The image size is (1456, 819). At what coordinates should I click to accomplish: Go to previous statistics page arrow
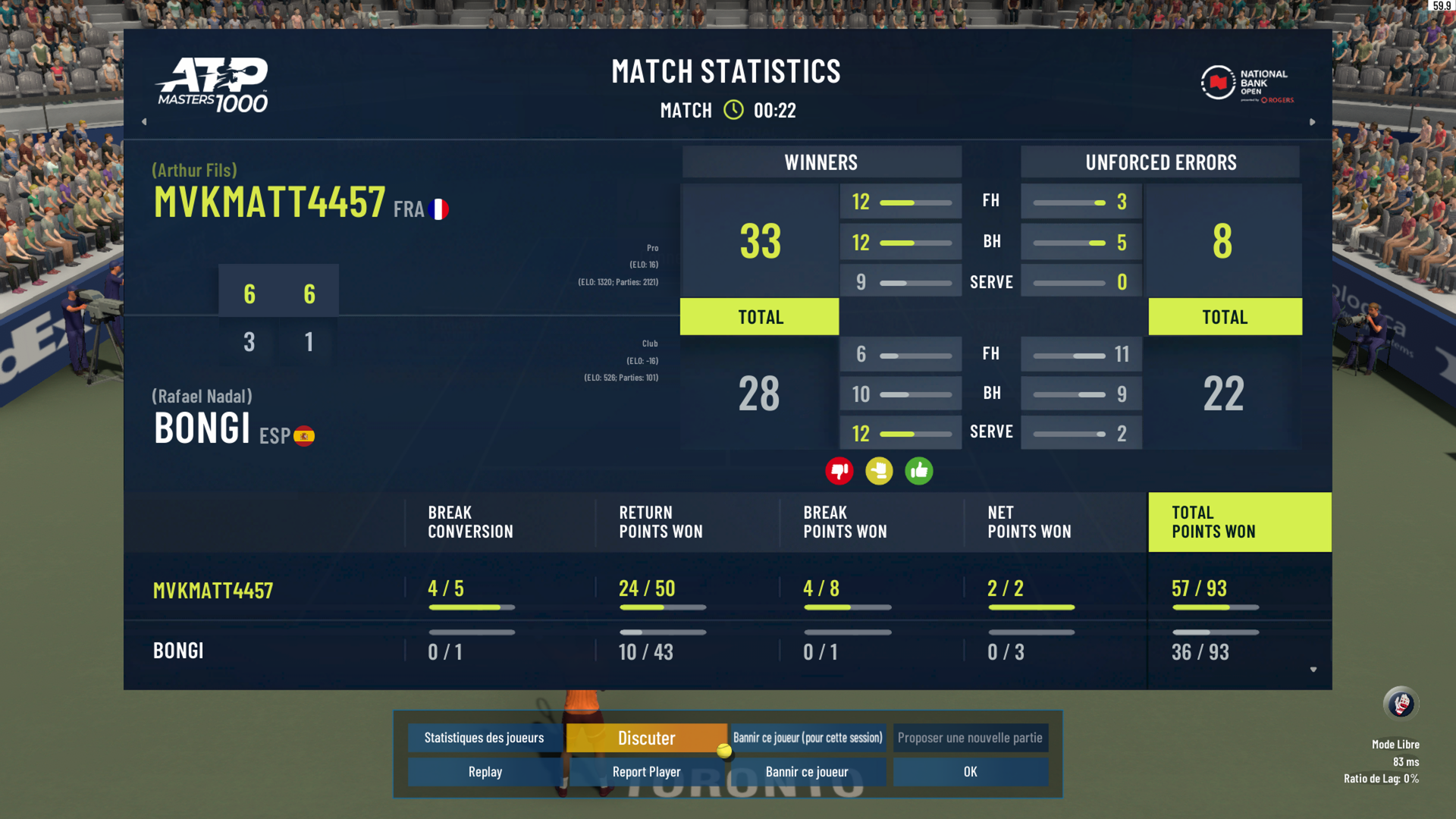point(144,121)
